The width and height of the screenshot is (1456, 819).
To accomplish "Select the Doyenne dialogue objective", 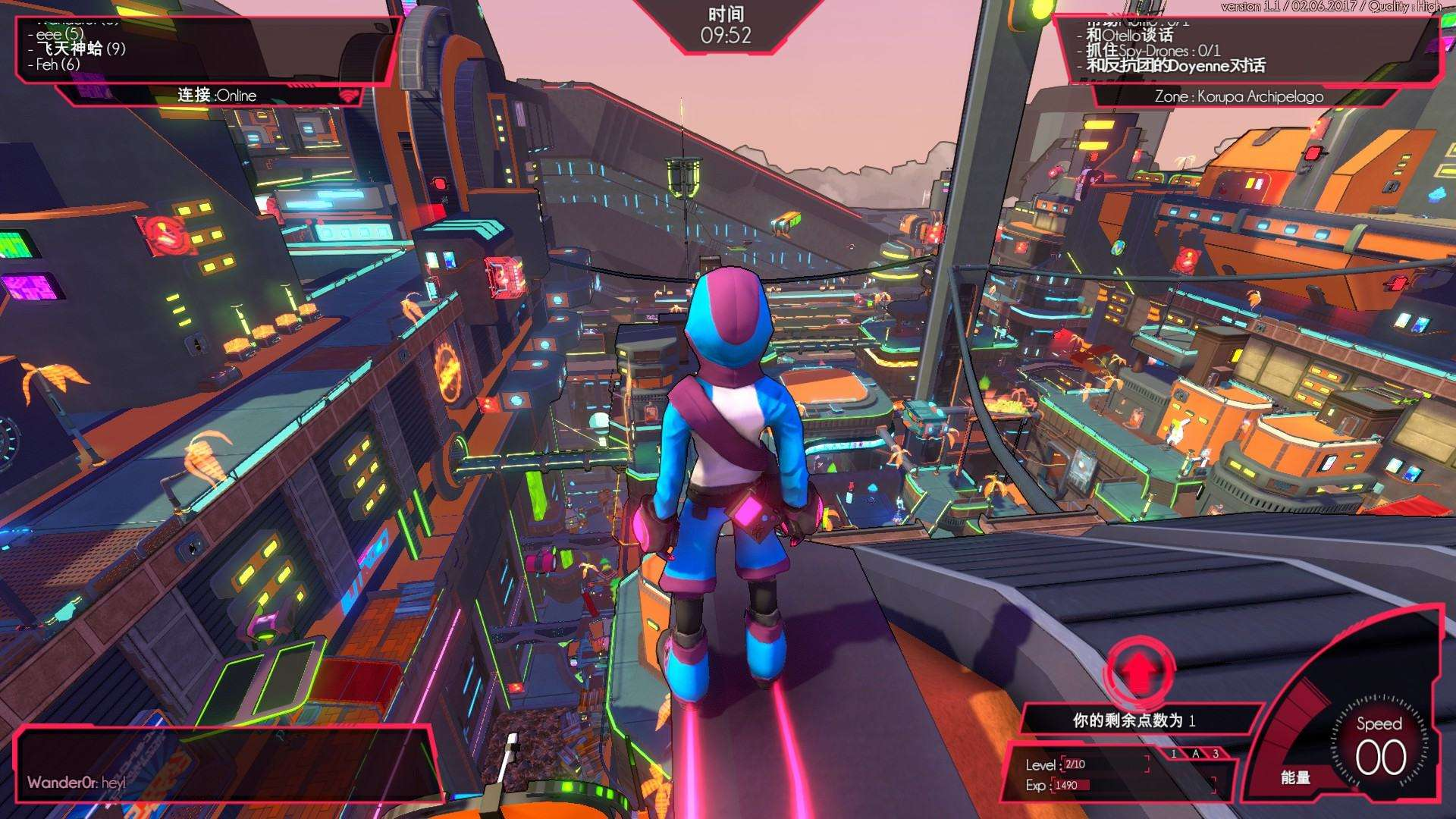I will click(1175, 66).
